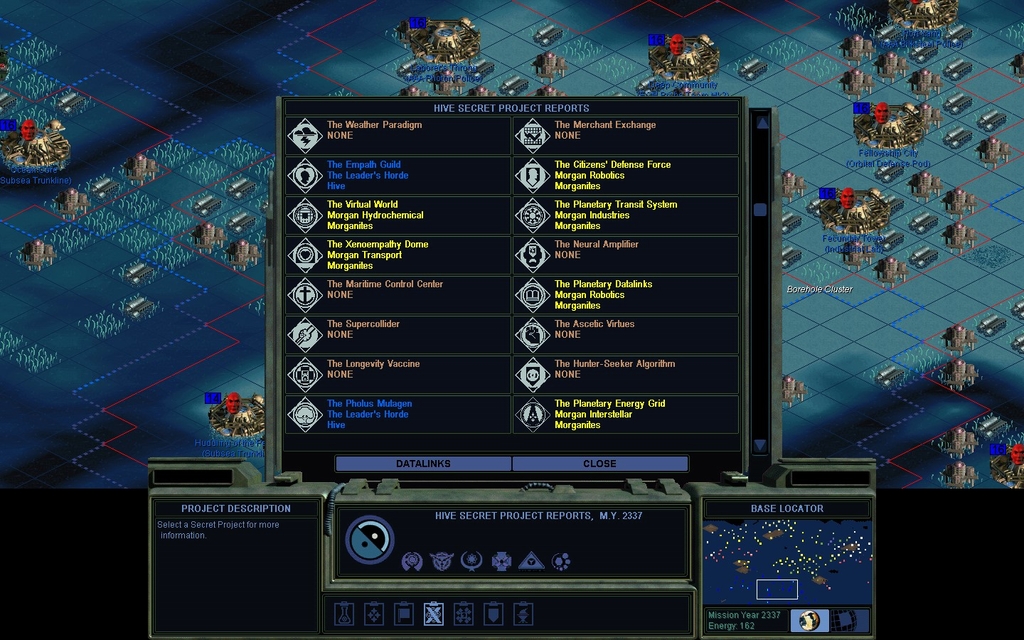Select The Planetary Transit System entry

(x=626, y=215)
